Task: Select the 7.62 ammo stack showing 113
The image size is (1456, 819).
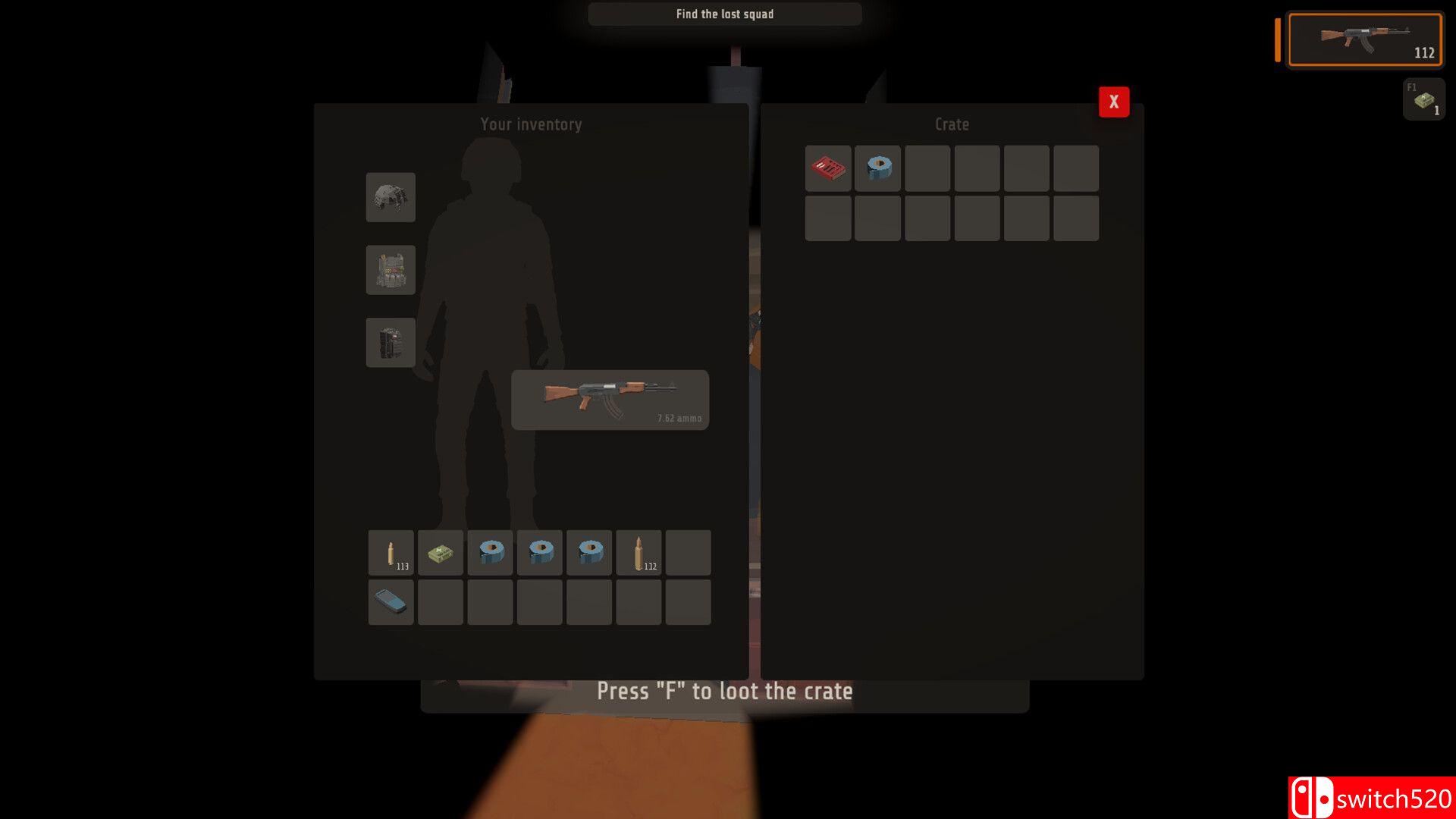Action: pyautogui.click(x=391, y=552)
